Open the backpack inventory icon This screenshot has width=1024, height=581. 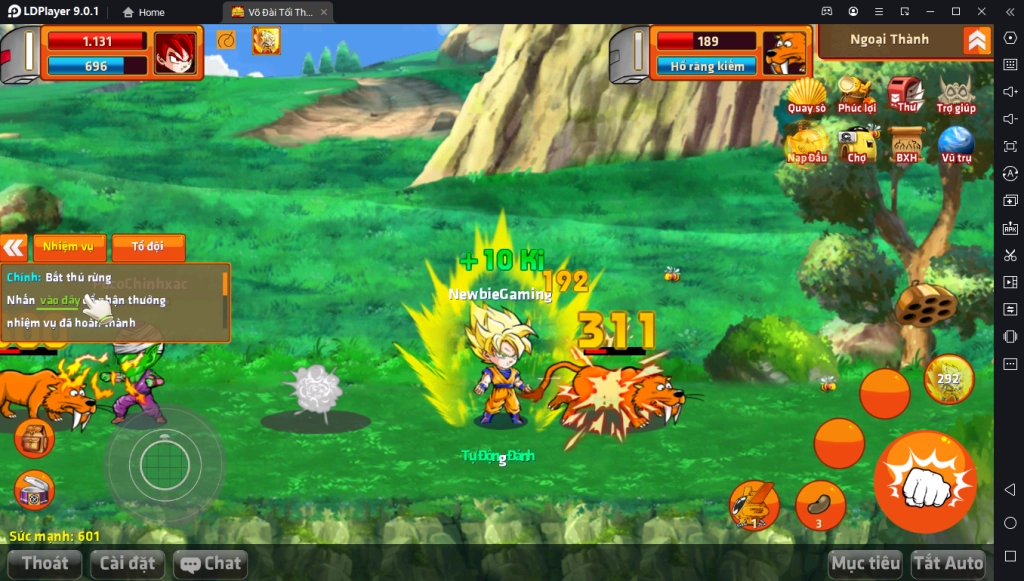pyautogui.click(x=34, y=439)
